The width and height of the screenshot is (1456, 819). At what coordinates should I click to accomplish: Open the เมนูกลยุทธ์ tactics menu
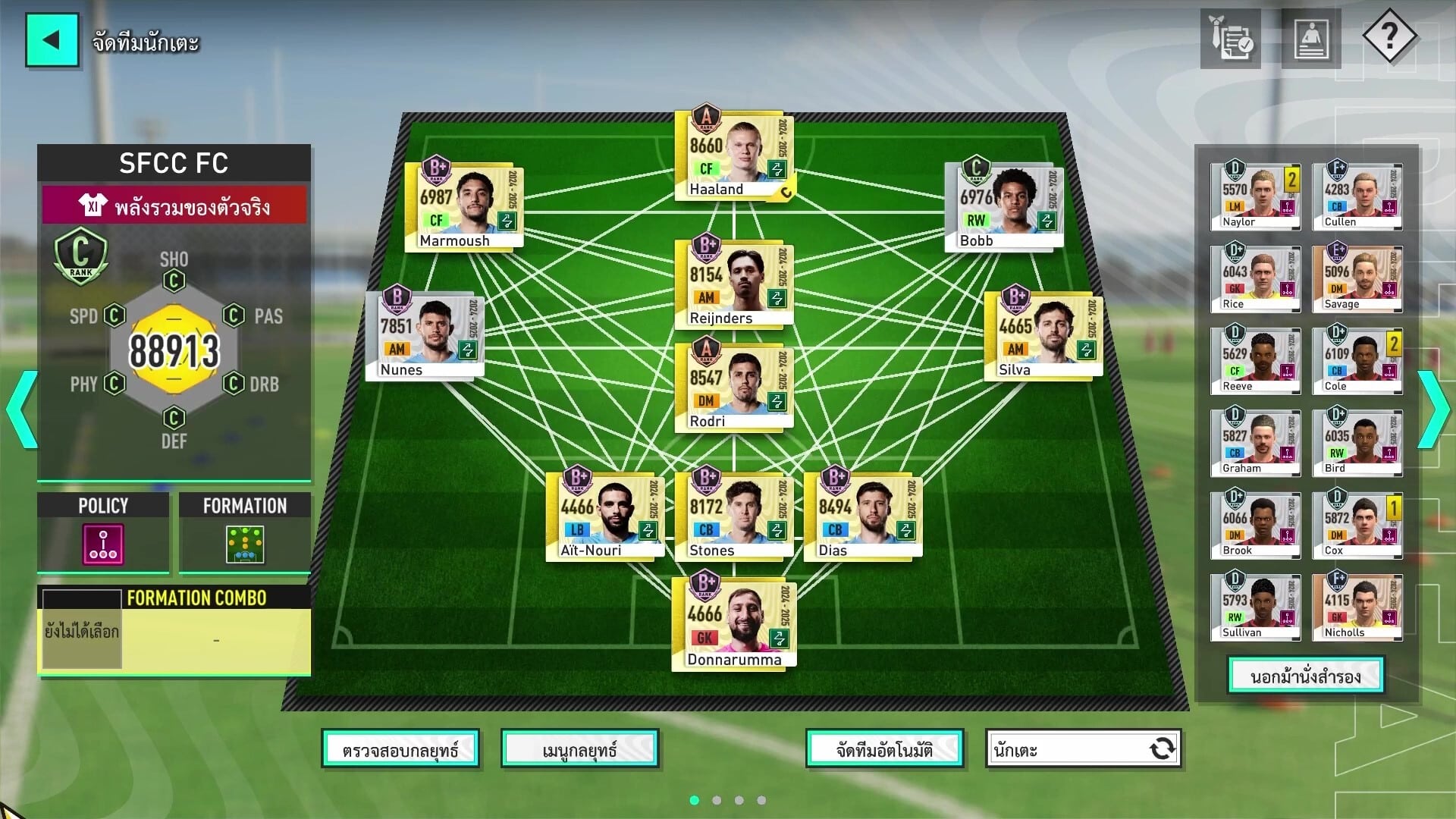pos(579,750)
